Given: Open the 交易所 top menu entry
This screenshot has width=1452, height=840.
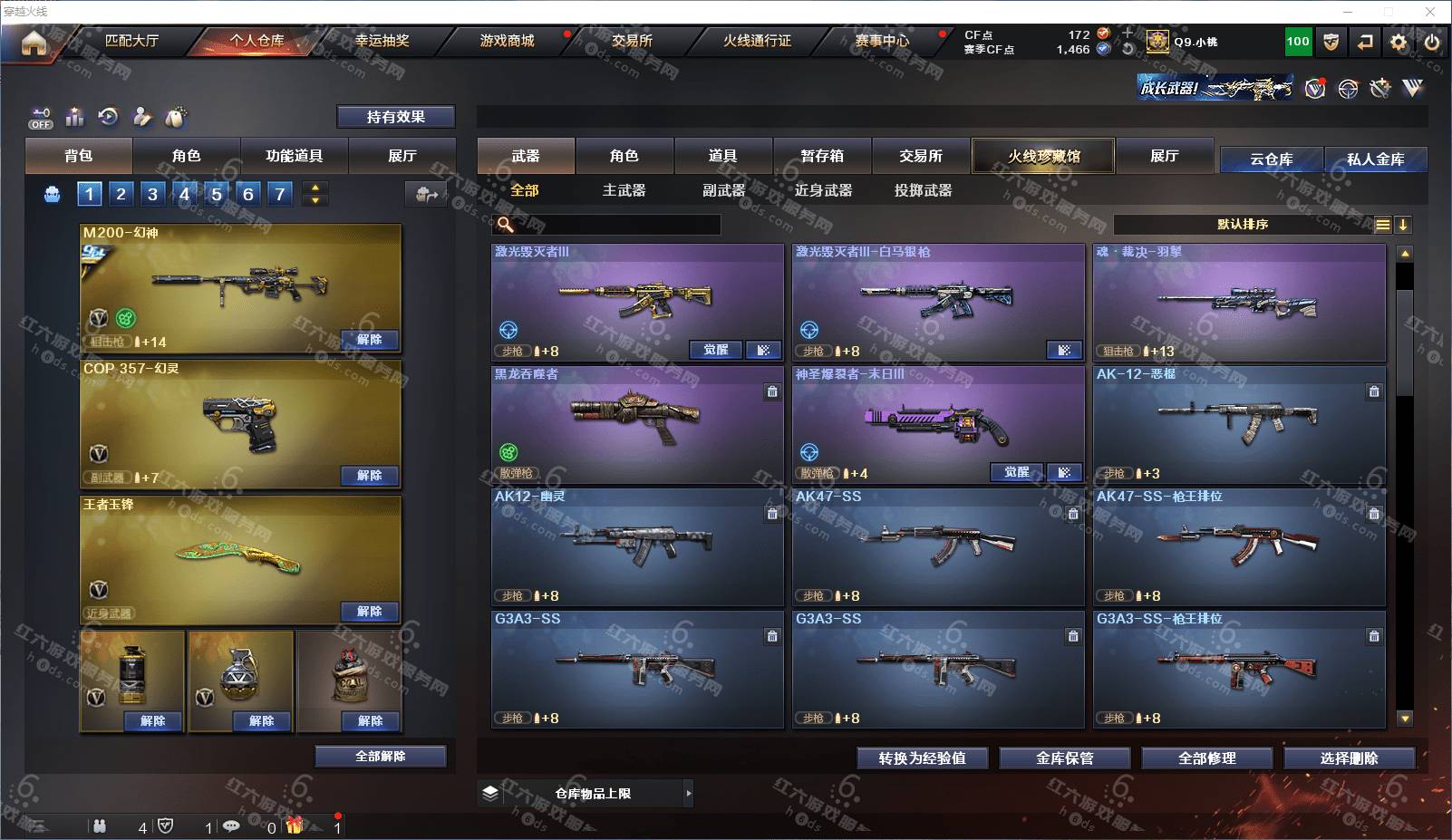Looking at the screenshot, I should 632,41.
